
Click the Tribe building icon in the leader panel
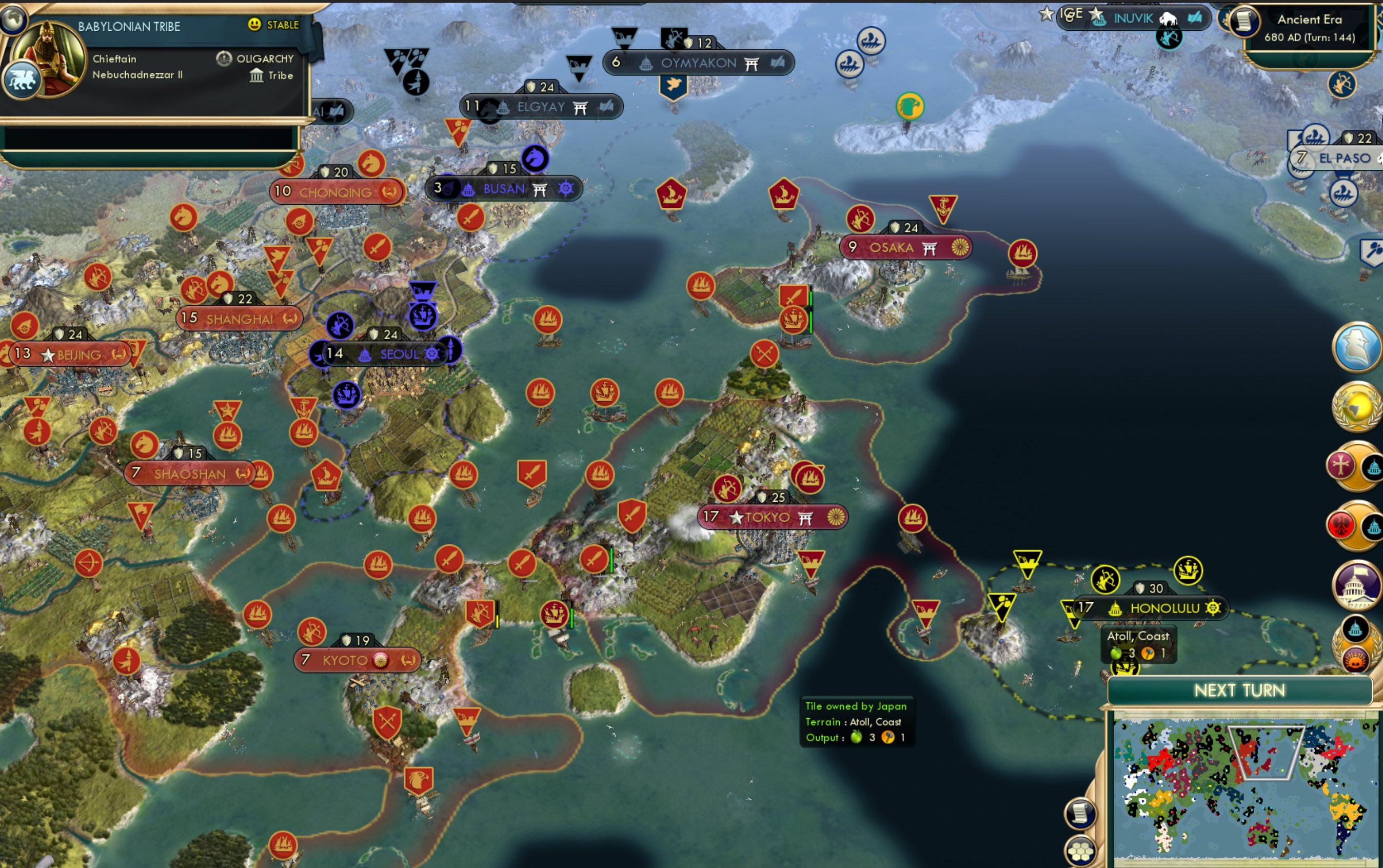point(257,75)
